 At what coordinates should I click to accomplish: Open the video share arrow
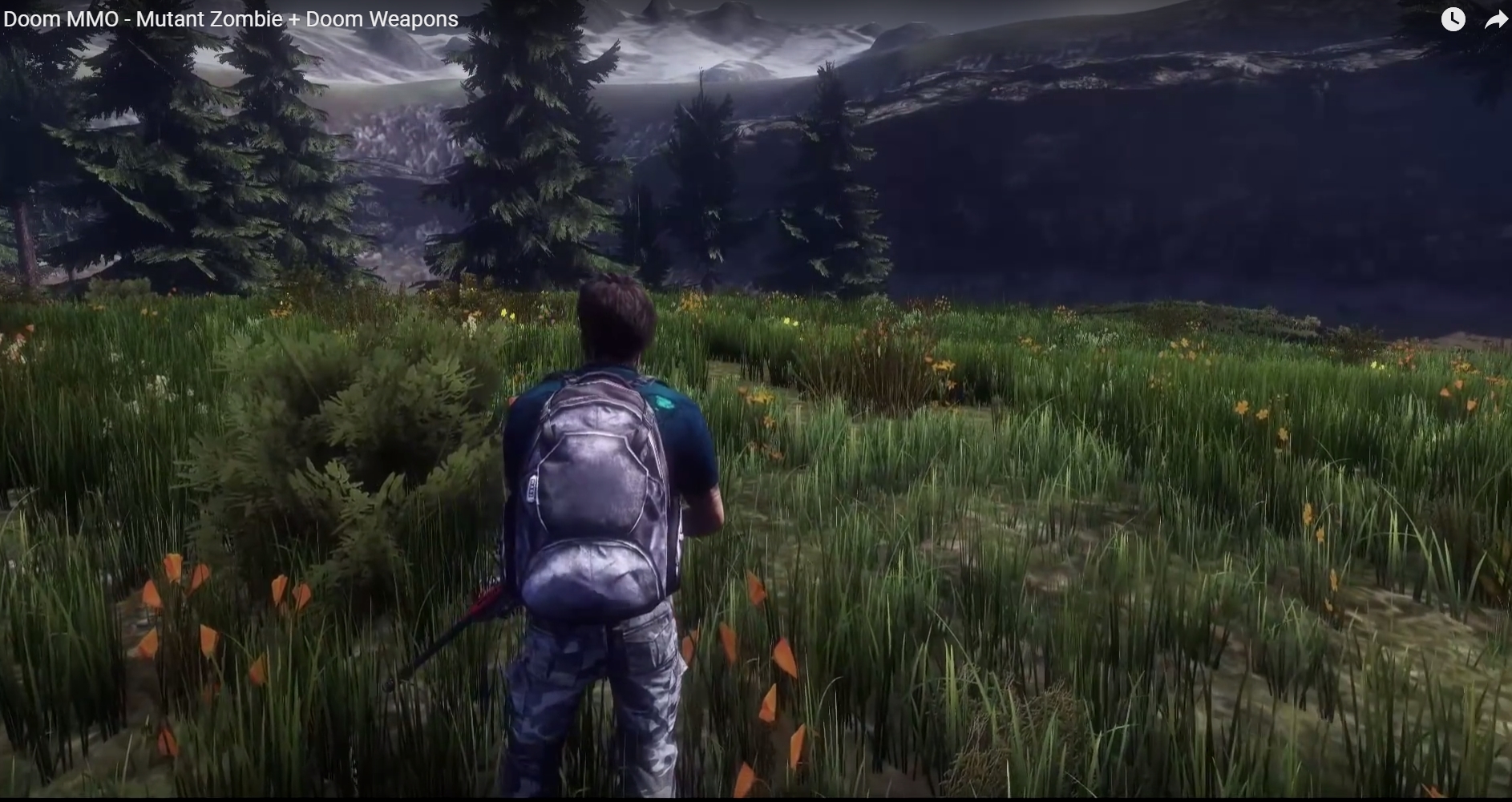(1495, 19)
